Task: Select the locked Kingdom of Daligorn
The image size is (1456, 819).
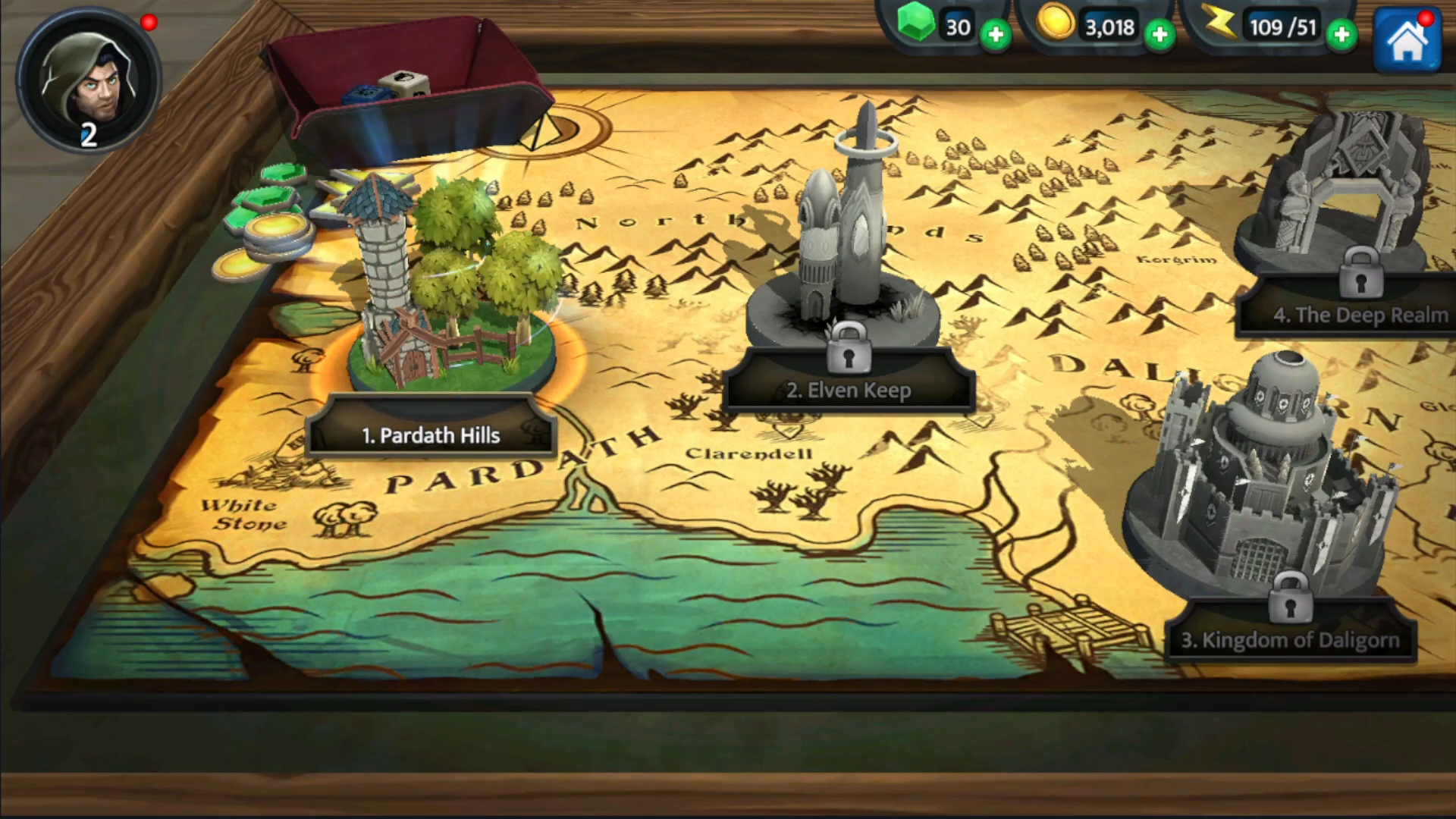Action: click(1289, 639)
